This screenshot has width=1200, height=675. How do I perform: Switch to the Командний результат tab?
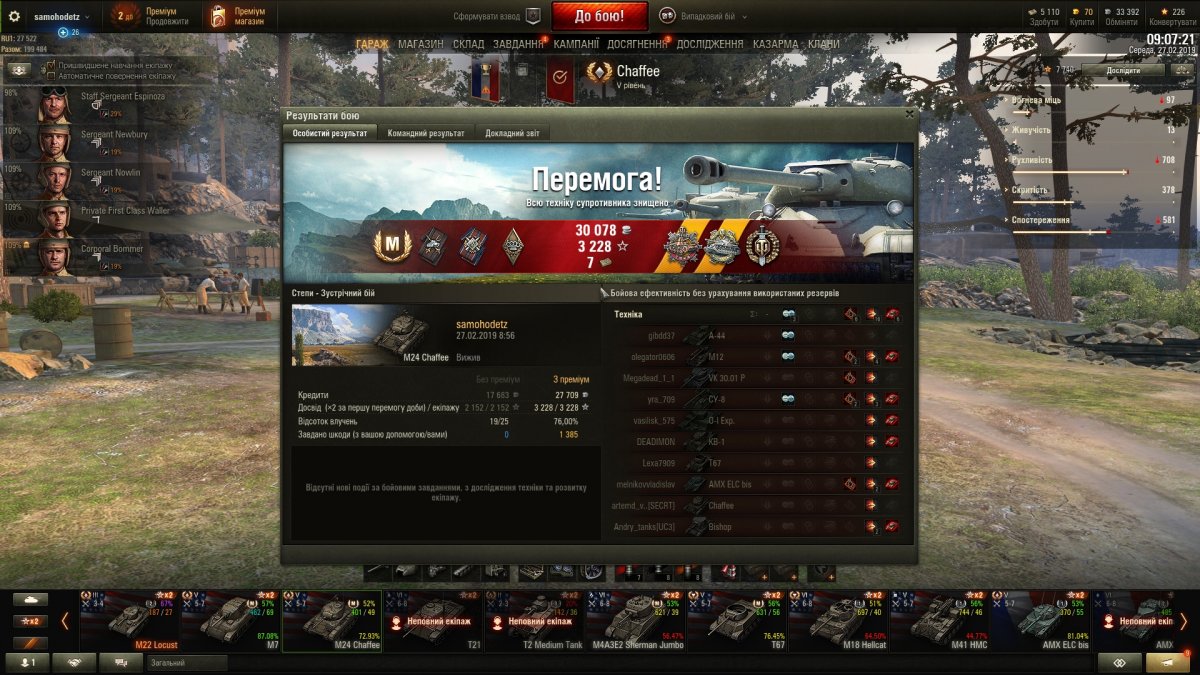425,133
